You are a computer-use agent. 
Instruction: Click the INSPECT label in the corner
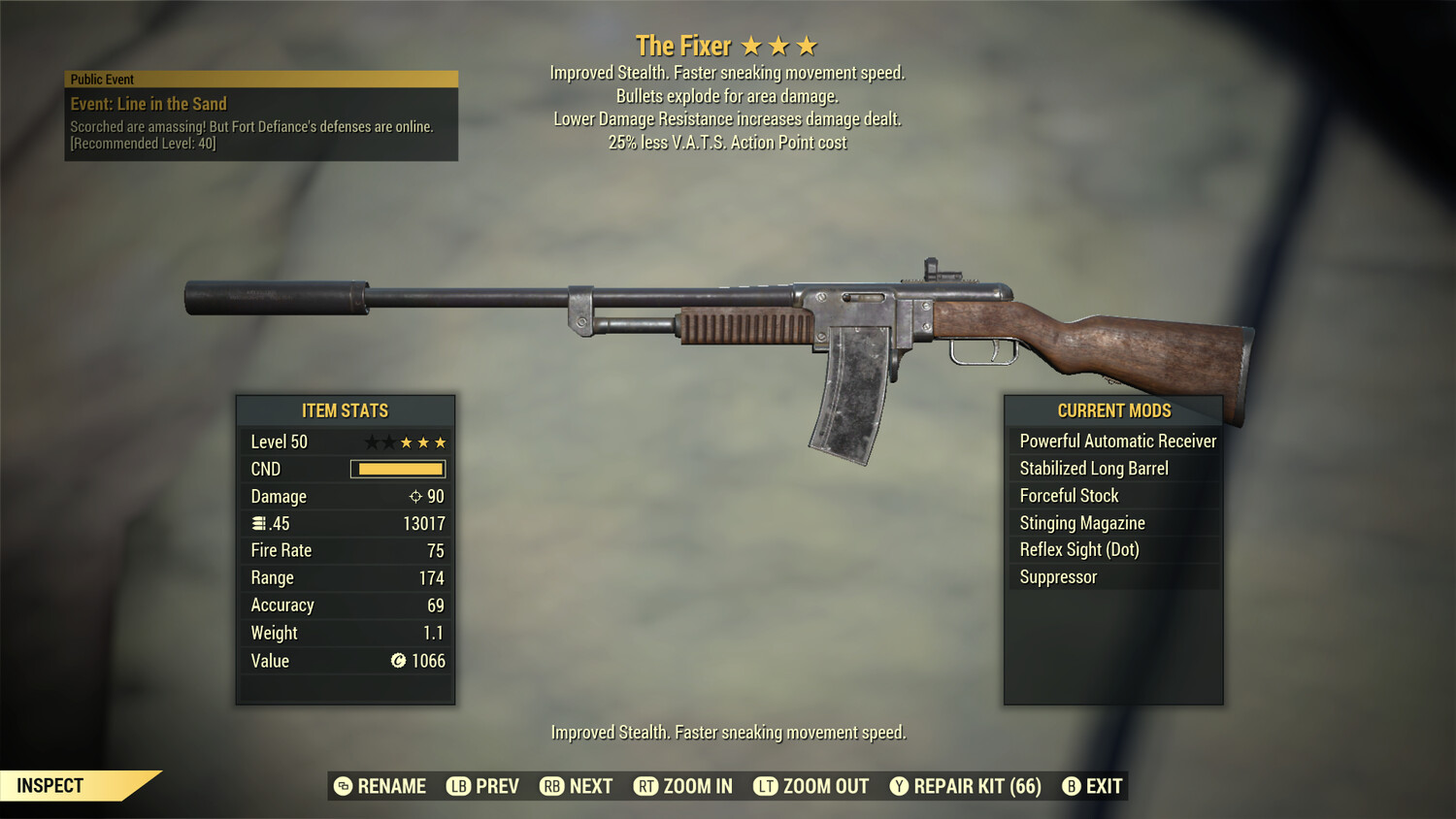49,785
